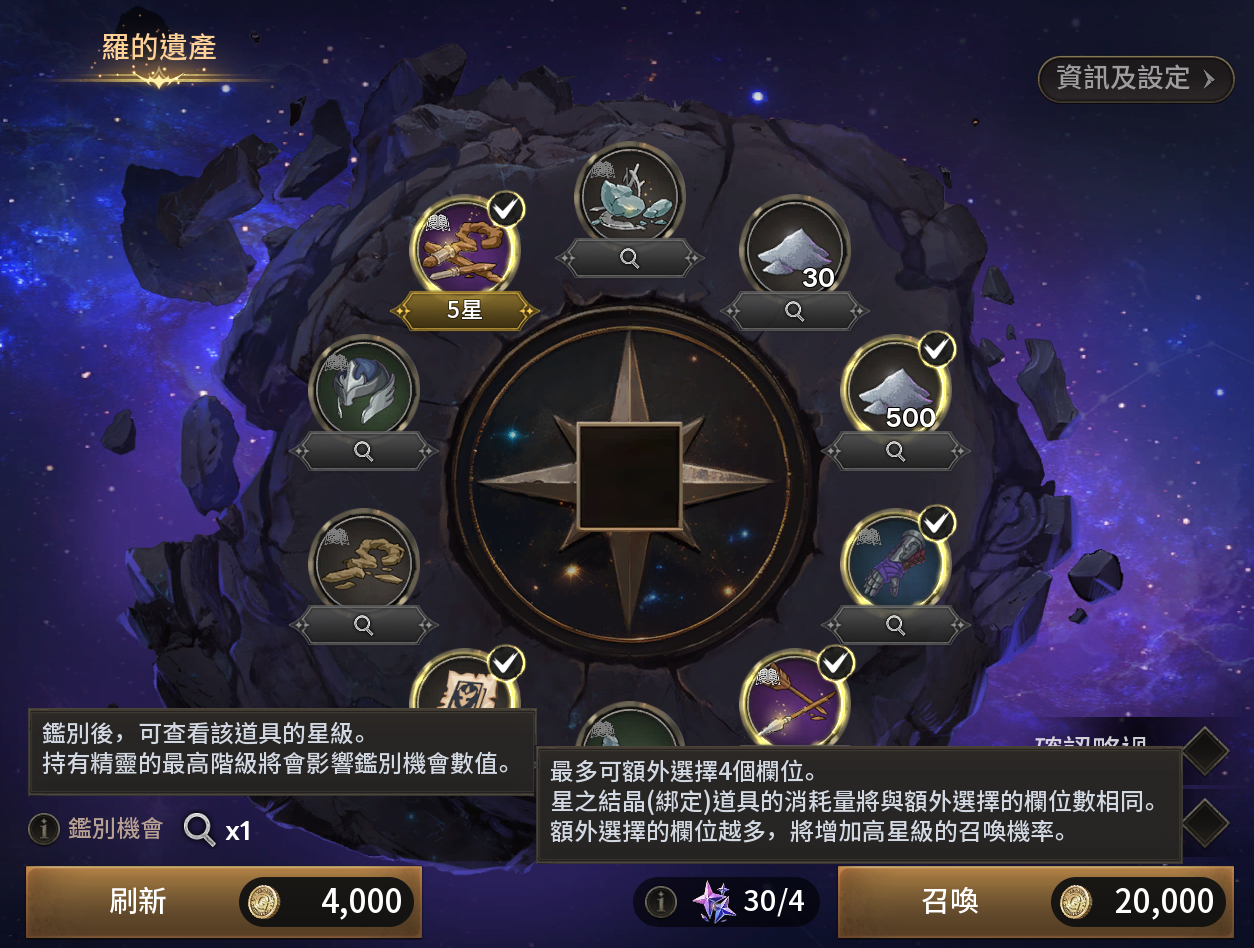The image size is (1254, 948).
Task: Identify the gauntlet using its magnifier button
Action: (896, 626)
